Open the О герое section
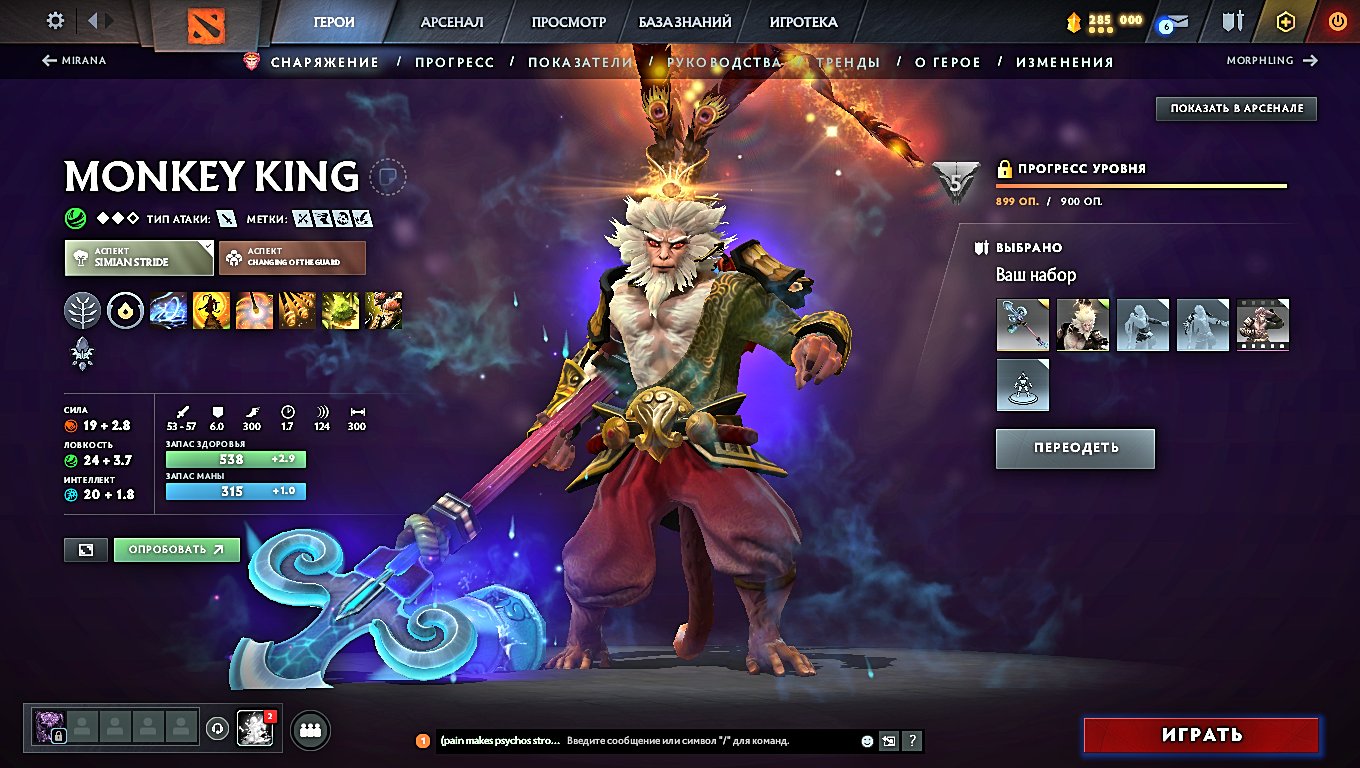 point(948,62)
